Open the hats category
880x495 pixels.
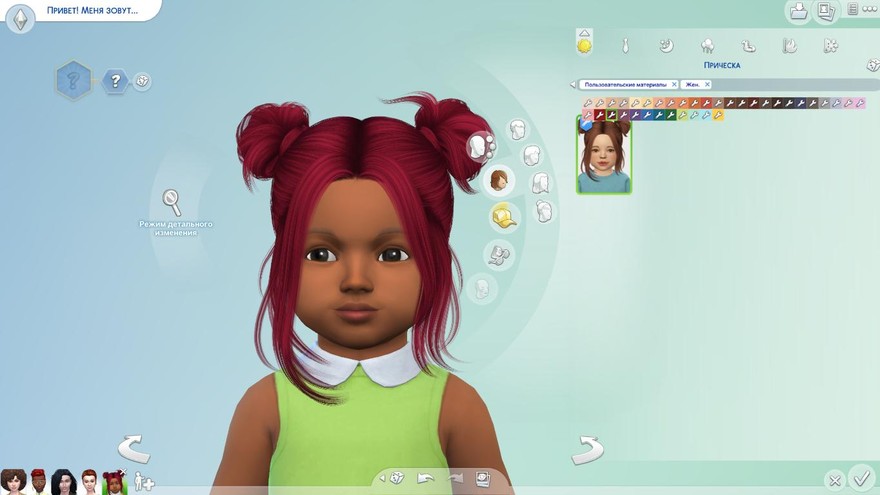click(x=503, y=216)
